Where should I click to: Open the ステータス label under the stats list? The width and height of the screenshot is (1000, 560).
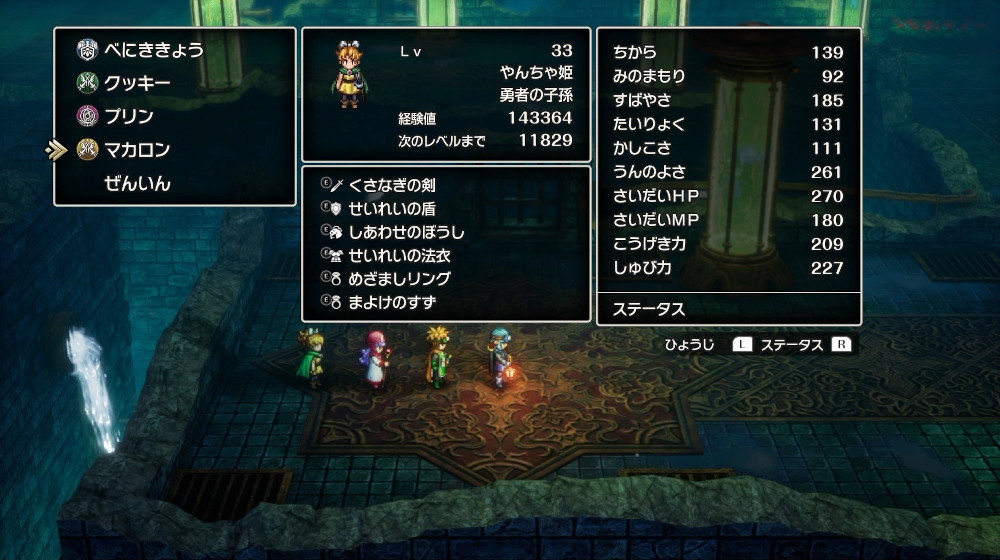click(650, 309)
